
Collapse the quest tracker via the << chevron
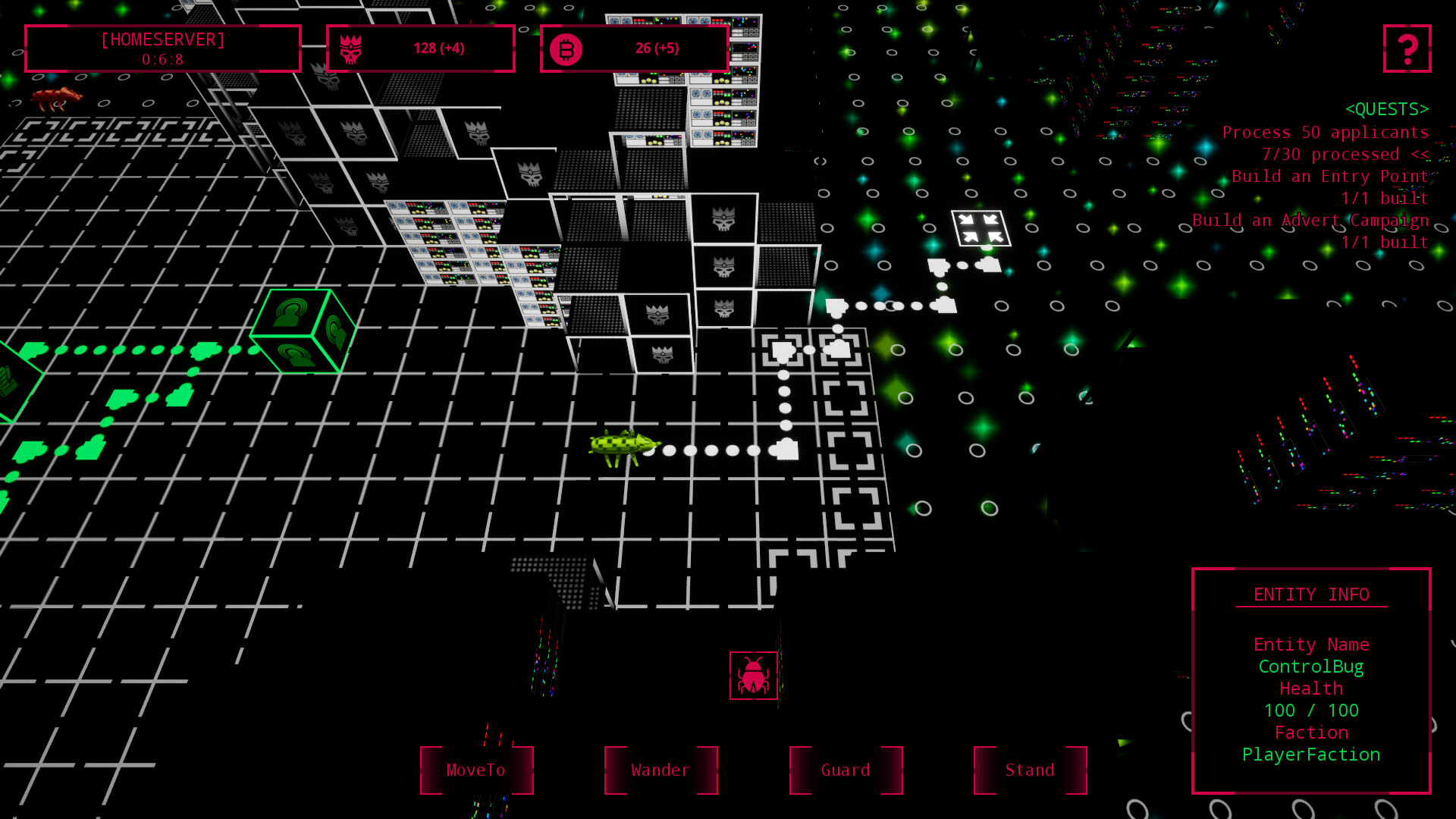[1420, 154]
